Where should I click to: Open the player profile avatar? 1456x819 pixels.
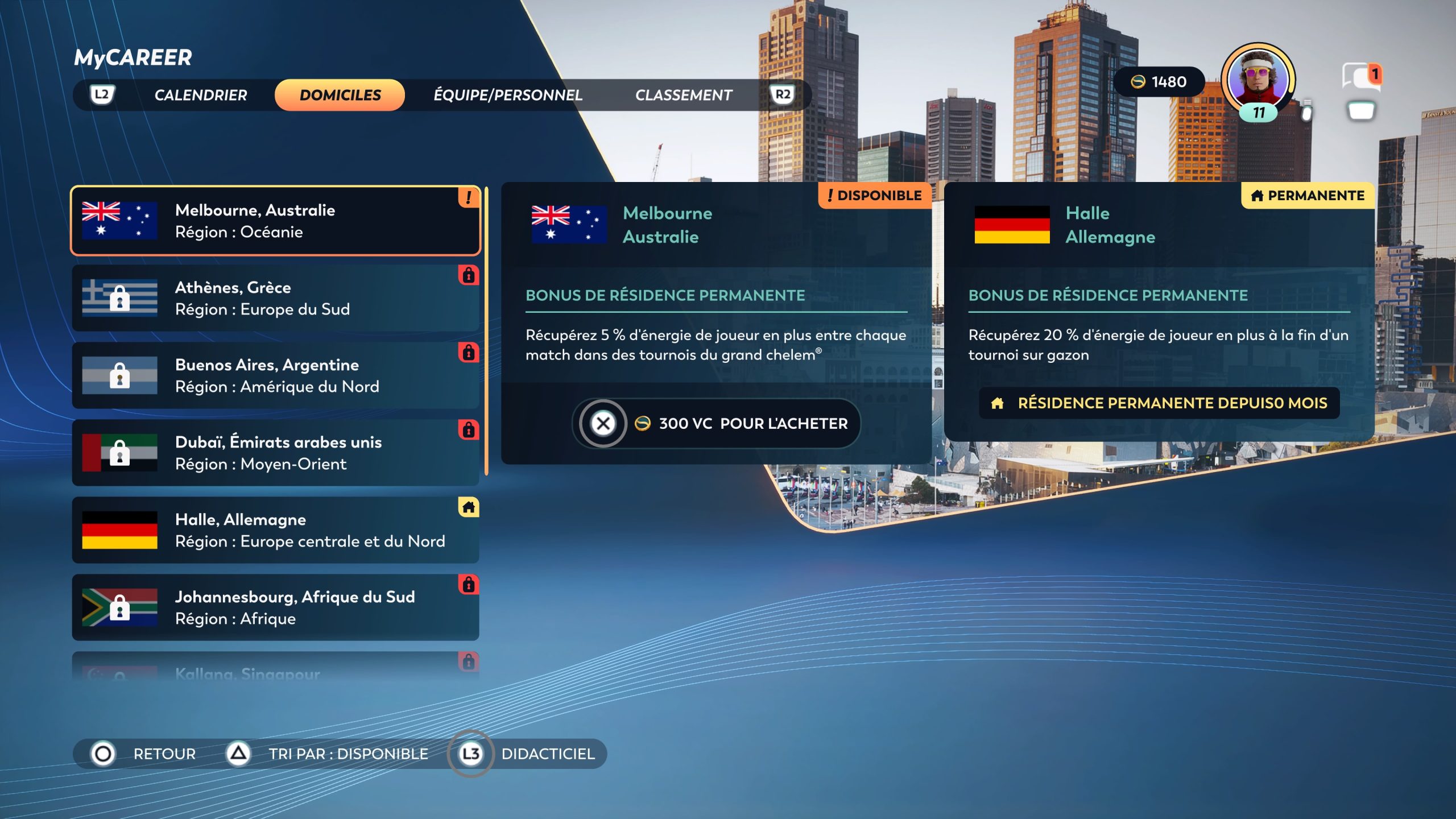coord(1258,80)
